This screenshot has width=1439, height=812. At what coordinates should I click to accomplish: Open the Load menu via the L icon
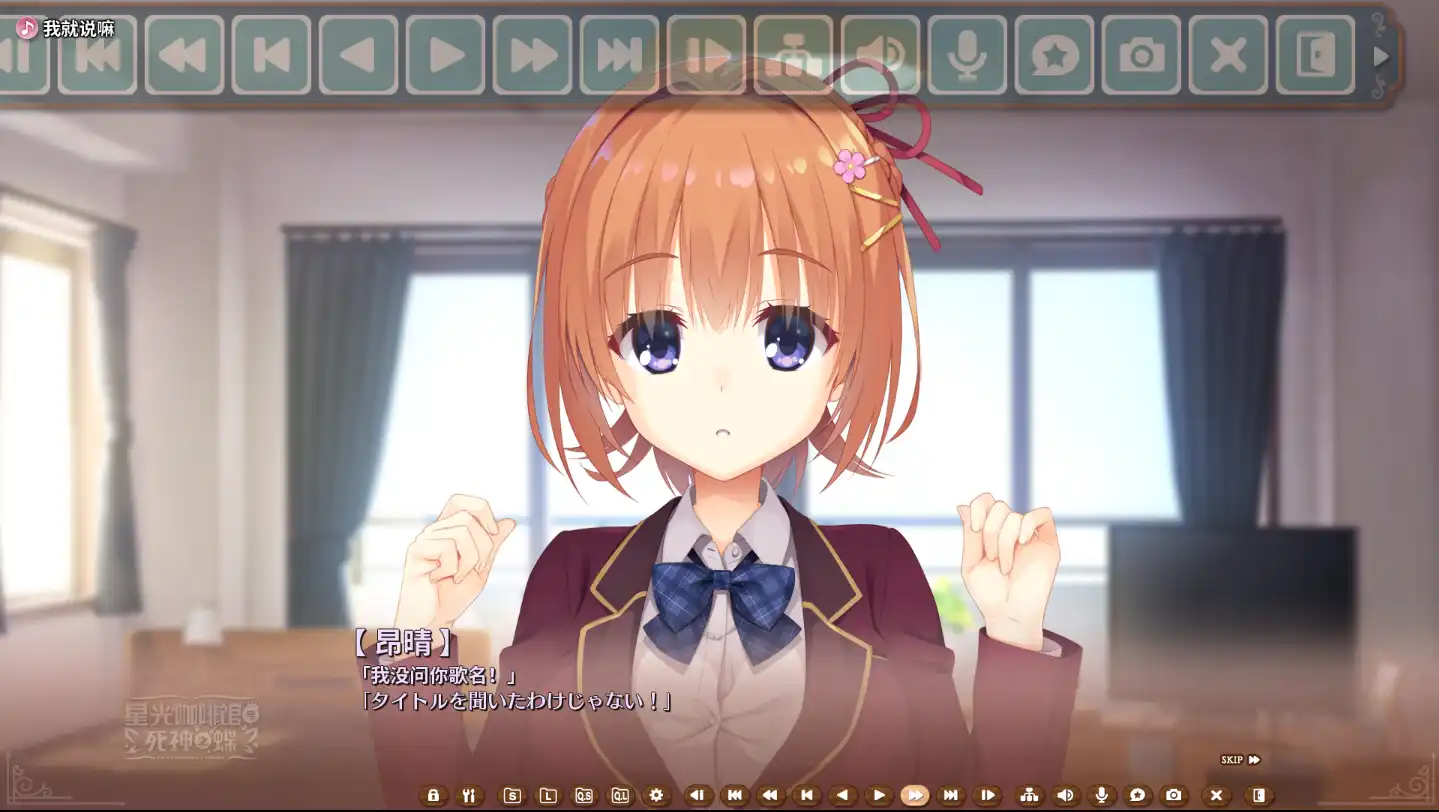point(548,795)
